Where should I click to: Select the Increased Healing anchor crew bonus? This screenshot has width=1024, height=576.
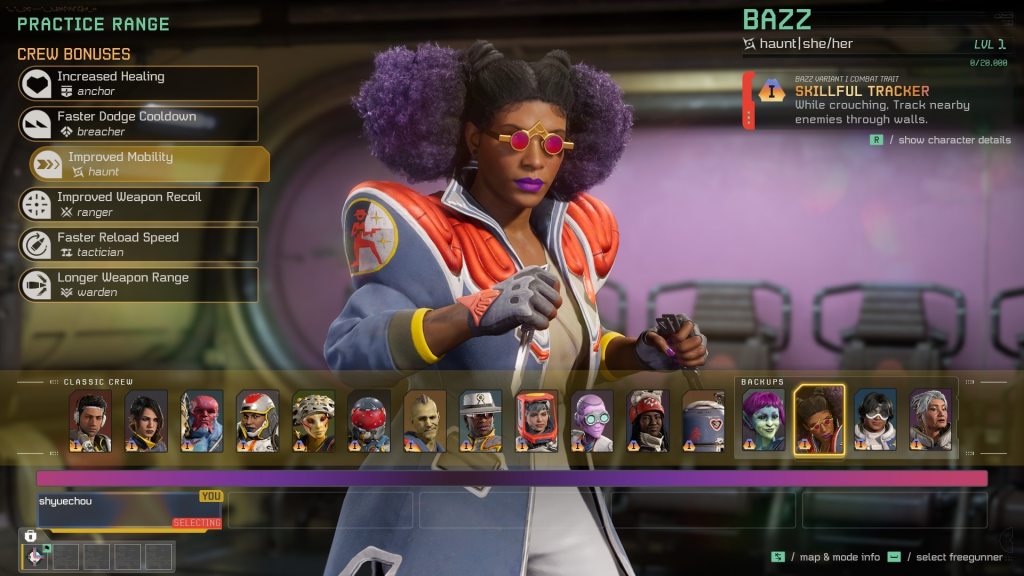click(138, 83)
